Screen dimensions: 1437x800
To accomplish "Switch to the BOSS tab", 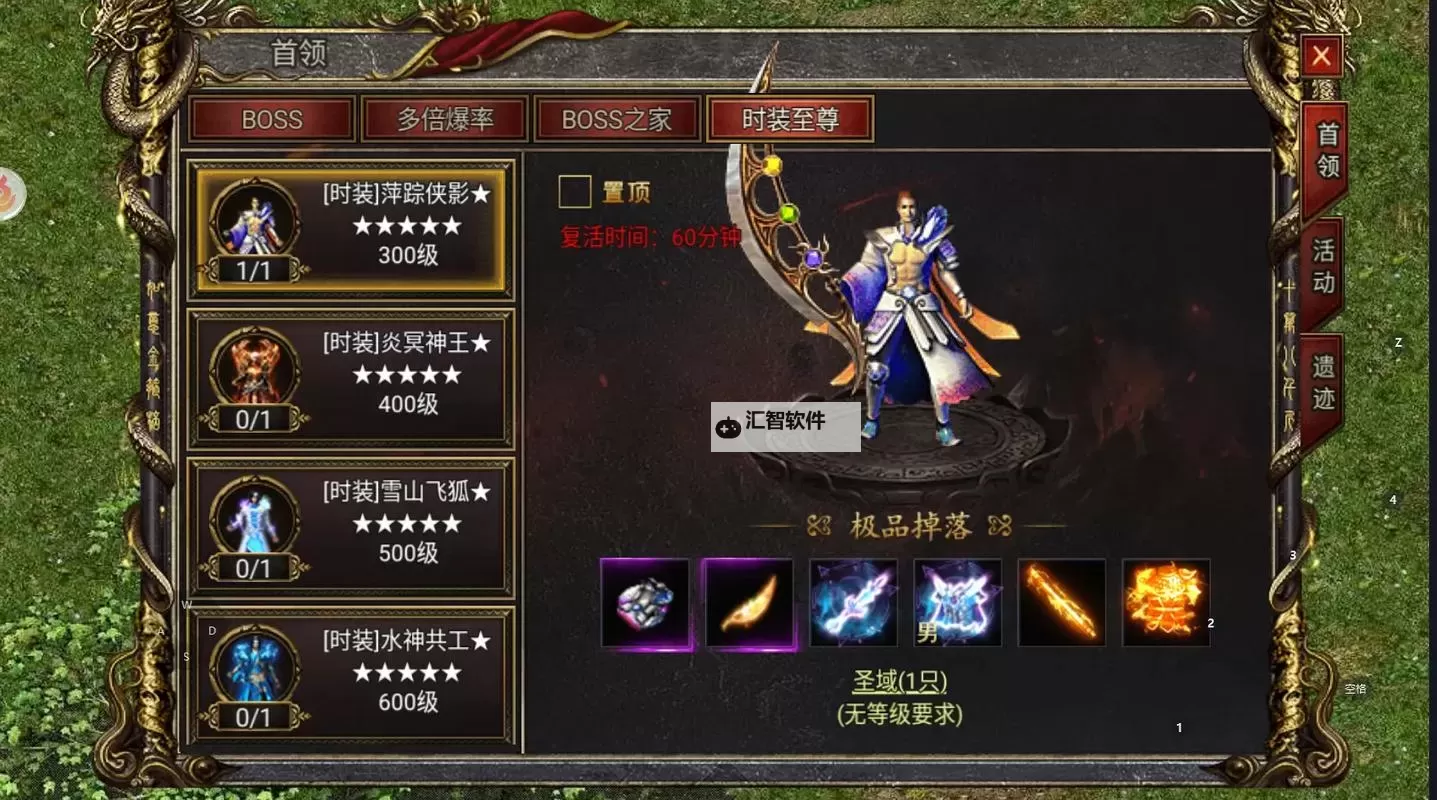I will (272, 120).
